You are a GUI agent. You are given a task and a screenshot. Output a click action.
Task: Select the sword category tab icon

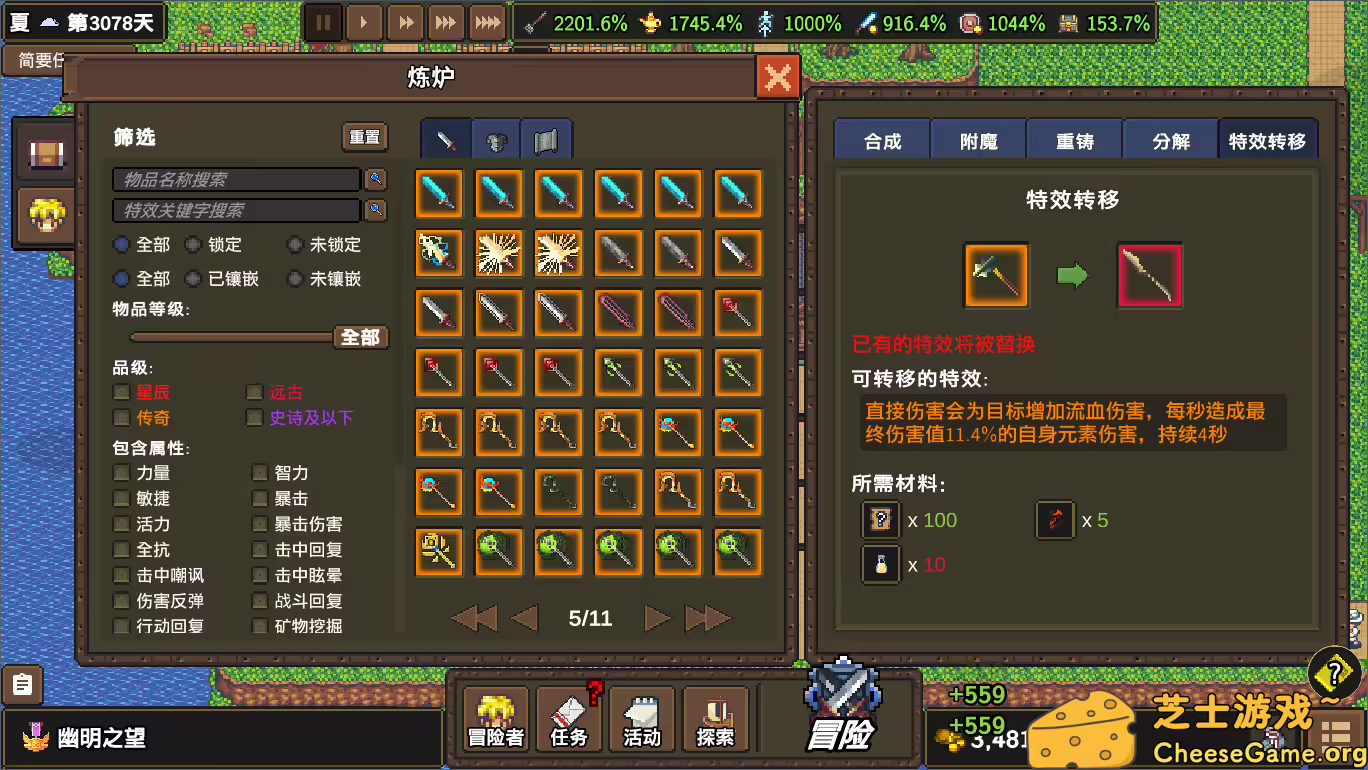(x=444, y=140)
